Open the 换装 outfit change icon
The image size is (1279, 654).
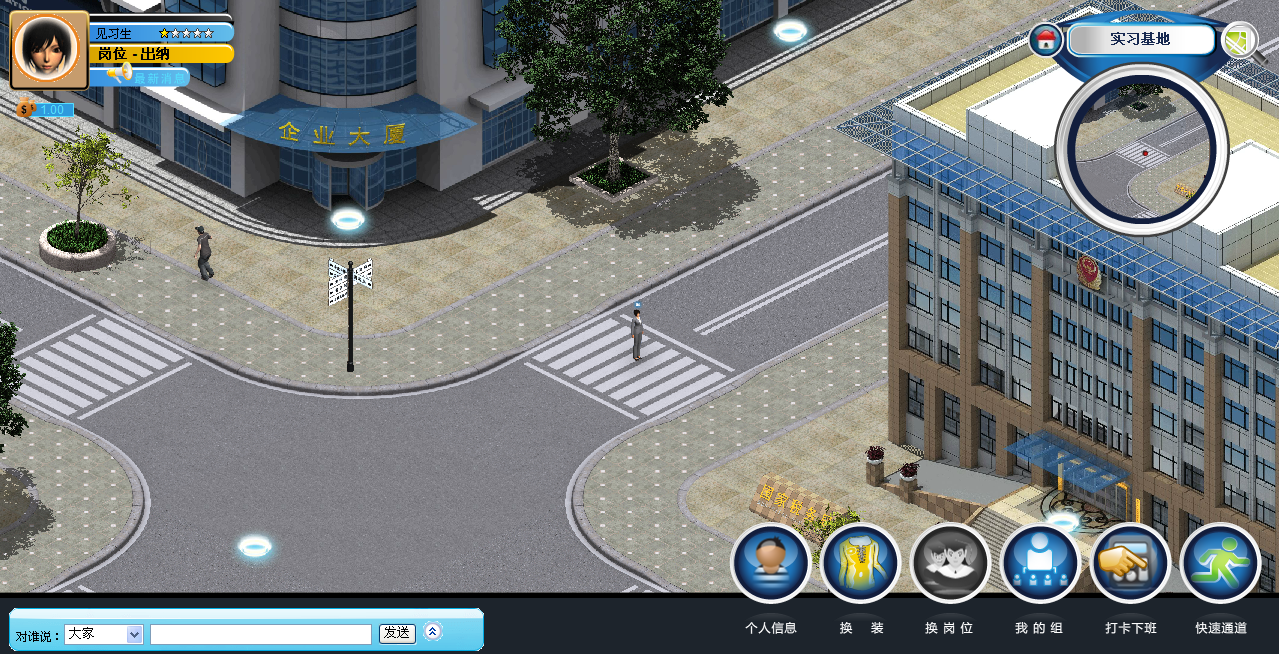[860, 563]
